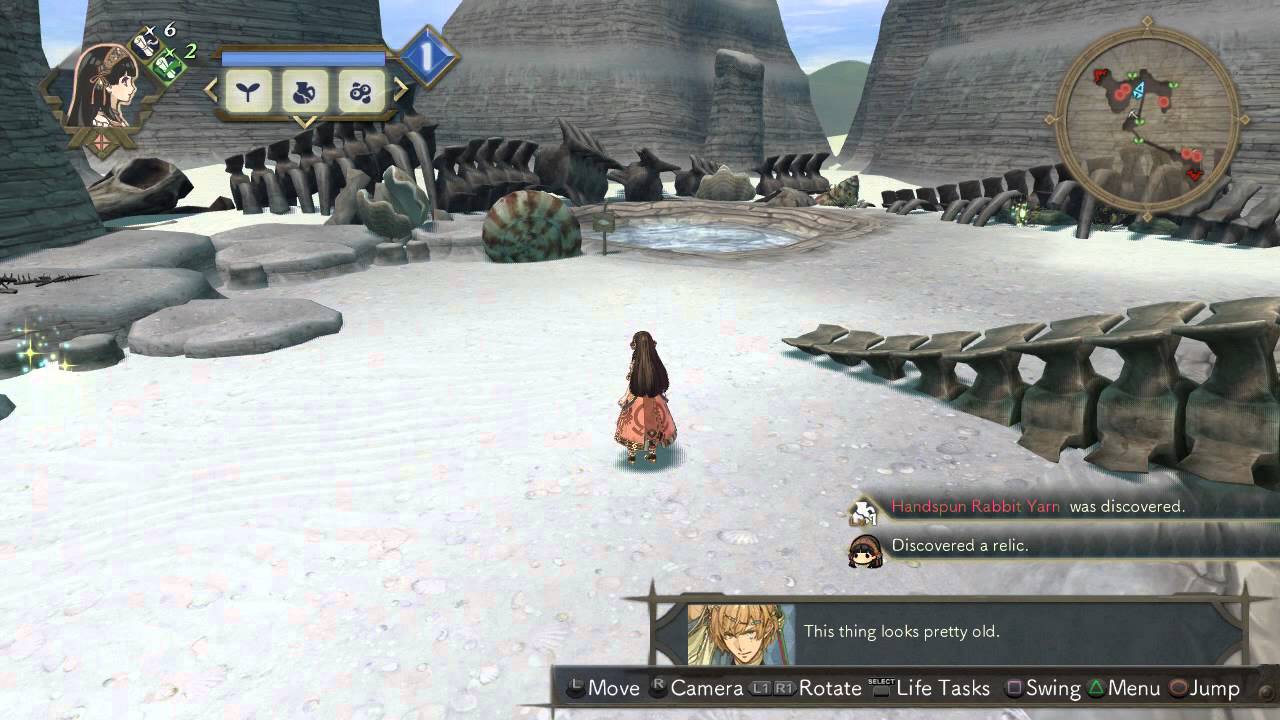Open the circular minimap
The image size is (1280, 720).
[1147, 118]
